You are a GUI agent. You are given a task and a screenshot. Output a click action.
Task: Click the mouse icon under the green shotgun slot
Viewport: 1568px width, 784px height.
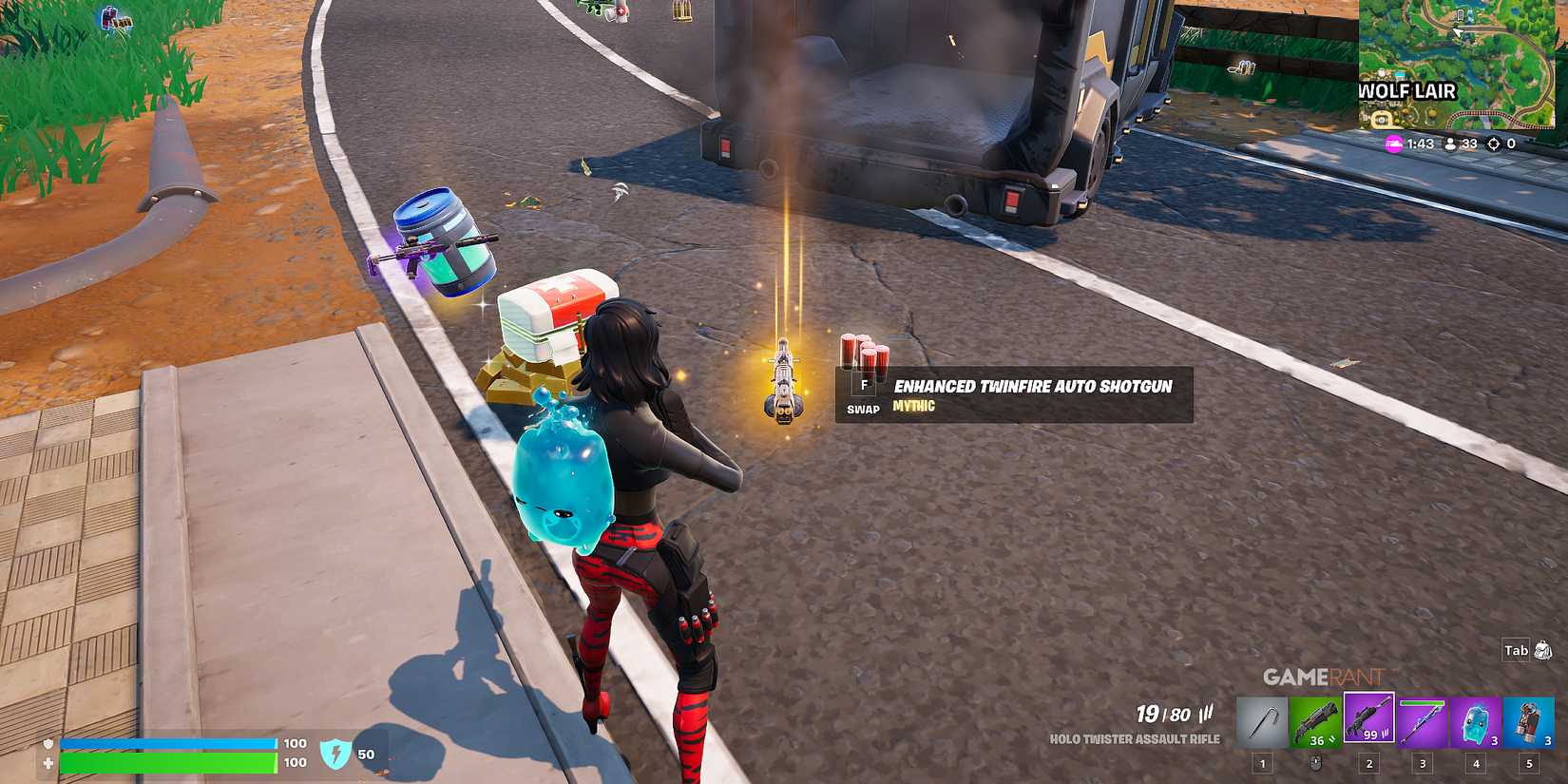pos(1315,764)
